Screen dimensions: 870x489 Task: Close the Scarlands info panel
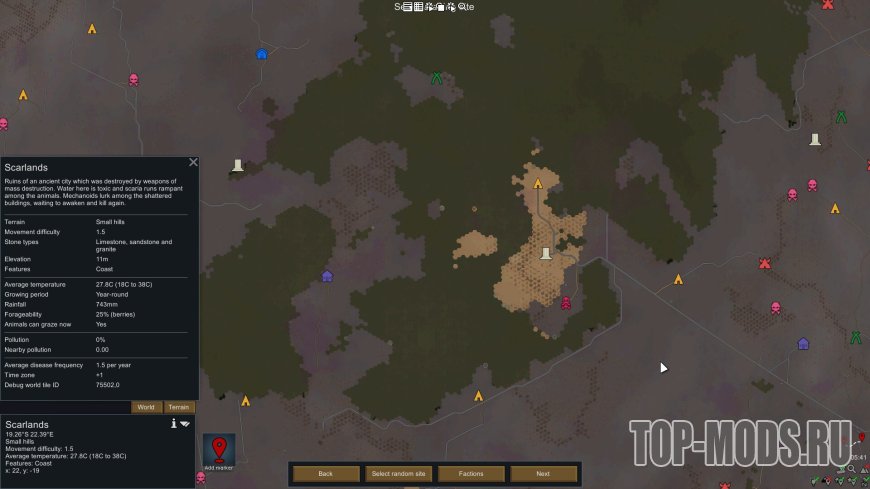193,162
